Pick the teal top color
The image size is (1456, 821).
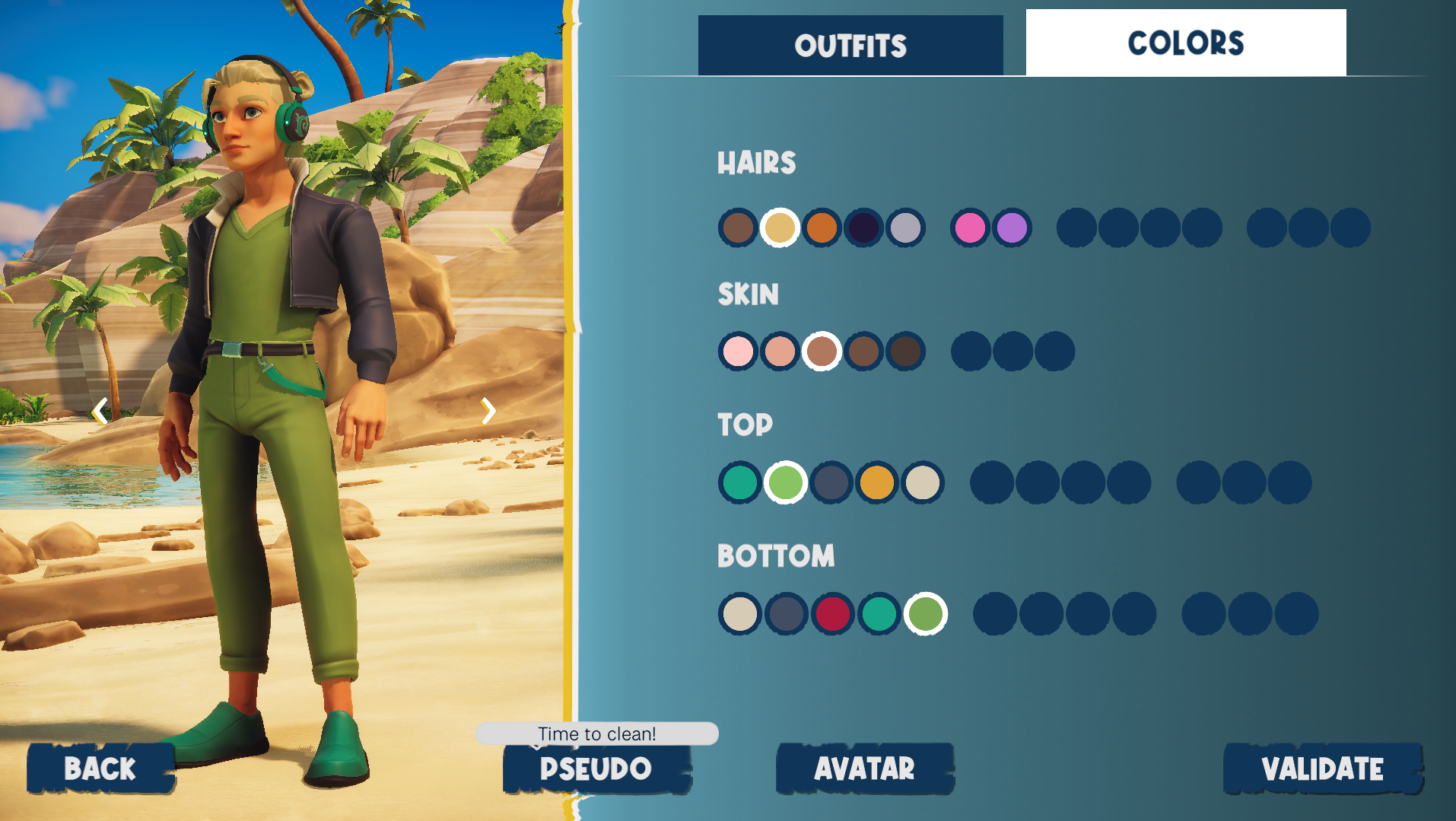click(x=739, y=482)
